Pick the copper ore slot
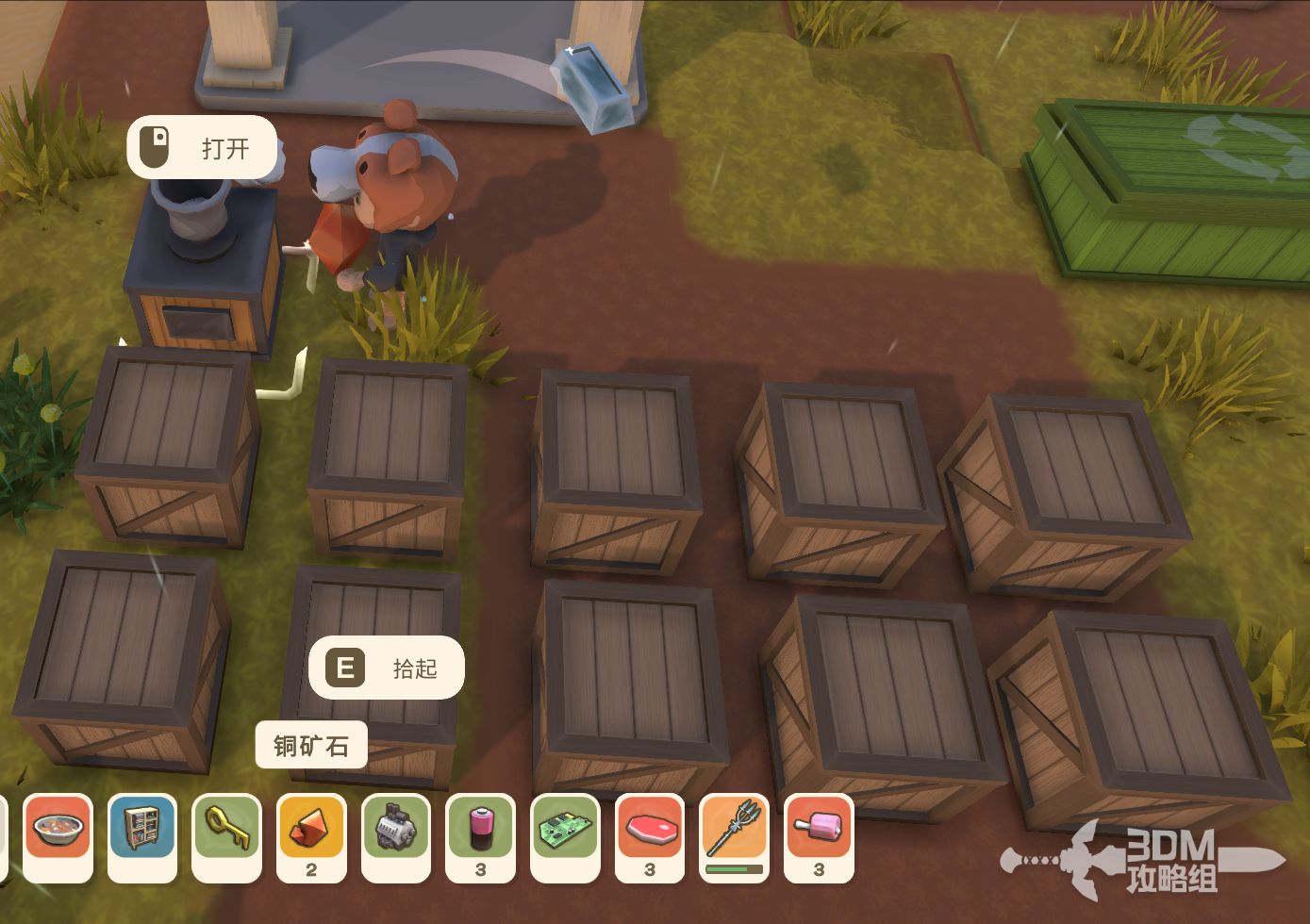 pyautogui.click(x=311, y=836)
